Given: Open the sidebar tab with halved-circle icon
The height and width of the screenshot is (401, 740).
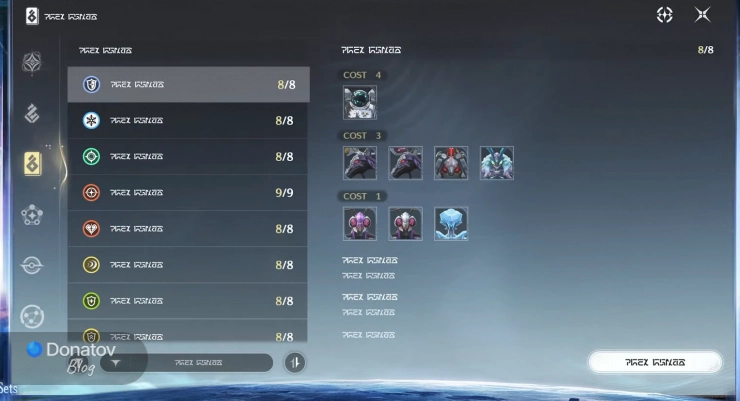Looking at the screenshot, I should pyautogui.click(x=32, y=265).
